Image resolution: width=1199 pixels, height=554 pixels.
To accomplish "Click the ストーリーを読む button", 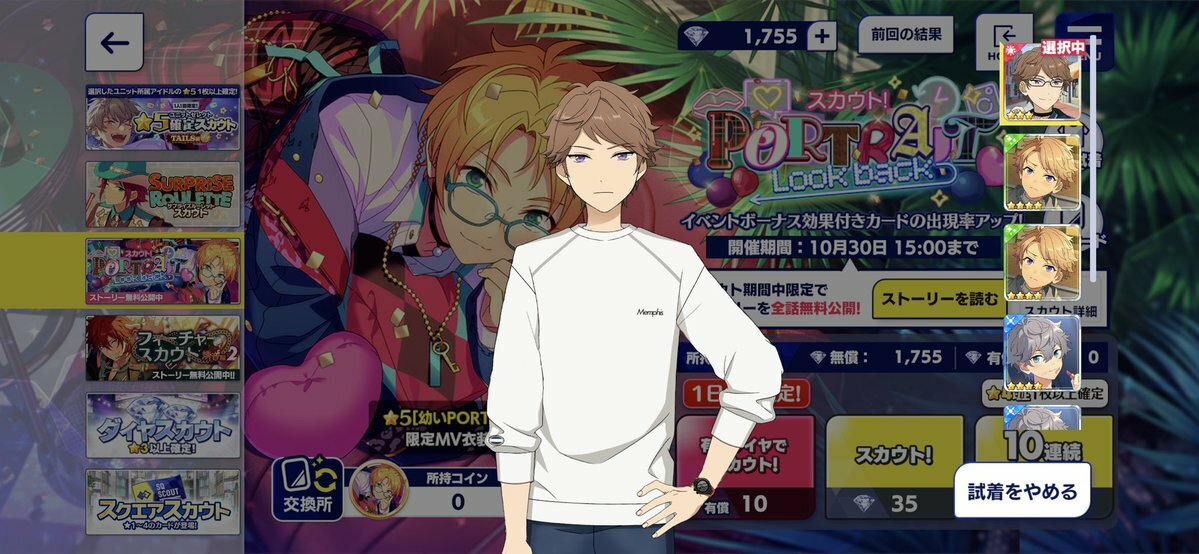I will point(936,299).
